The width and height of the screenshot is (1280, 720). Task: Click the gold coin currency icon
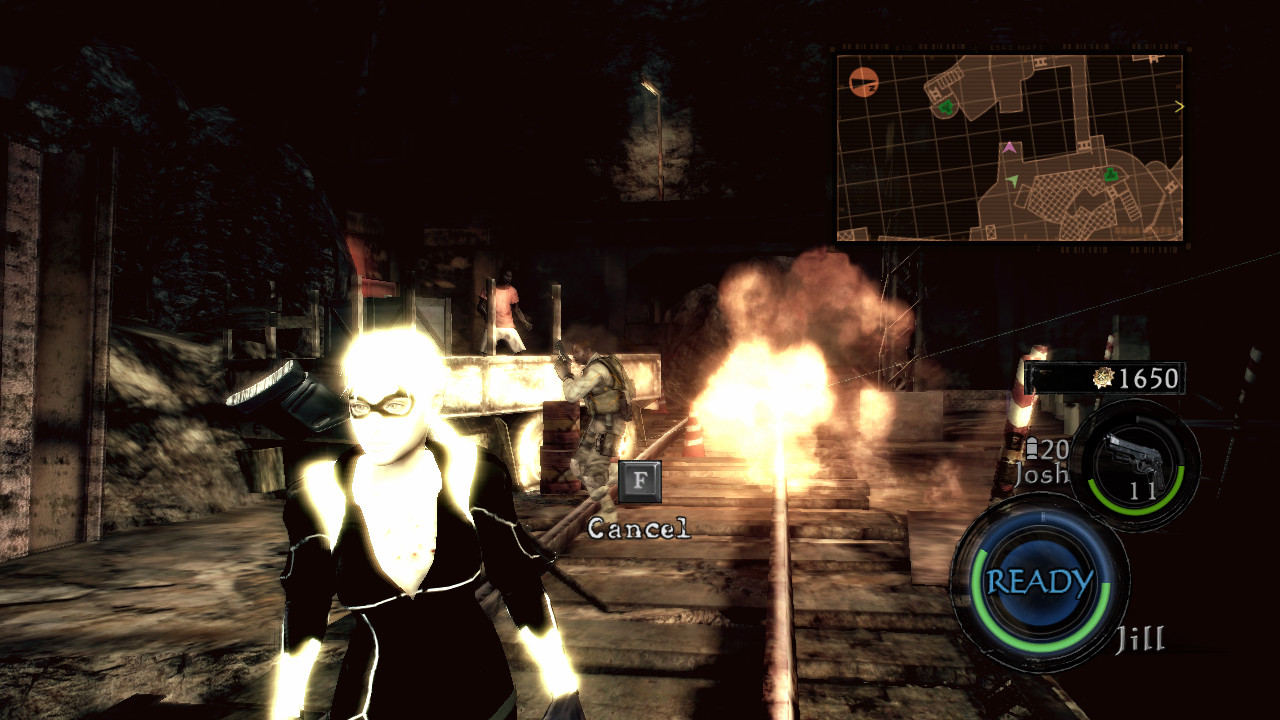click(x=1102, y=377)
